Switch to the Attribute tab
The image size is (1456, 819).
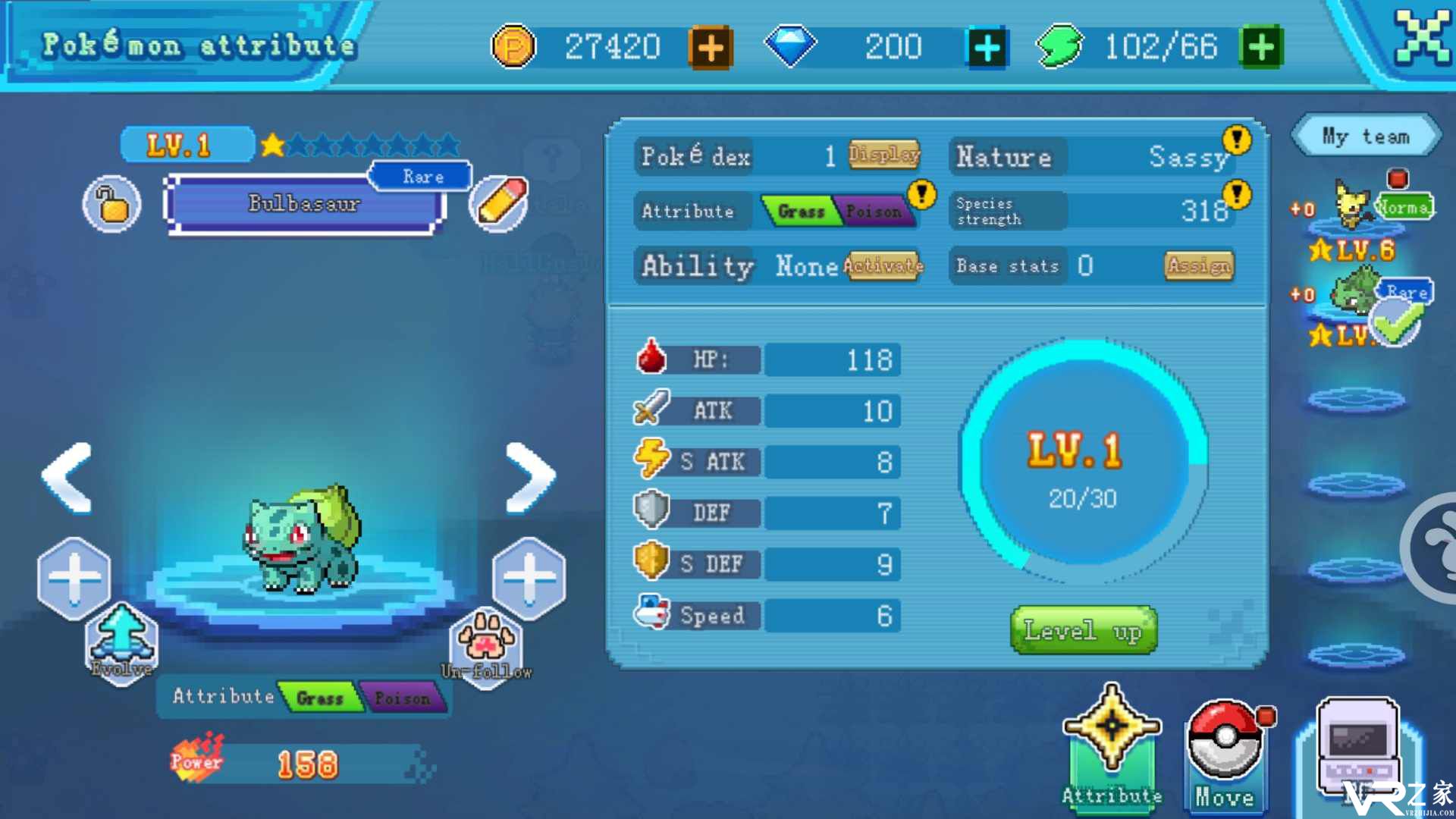point(1112,747)
